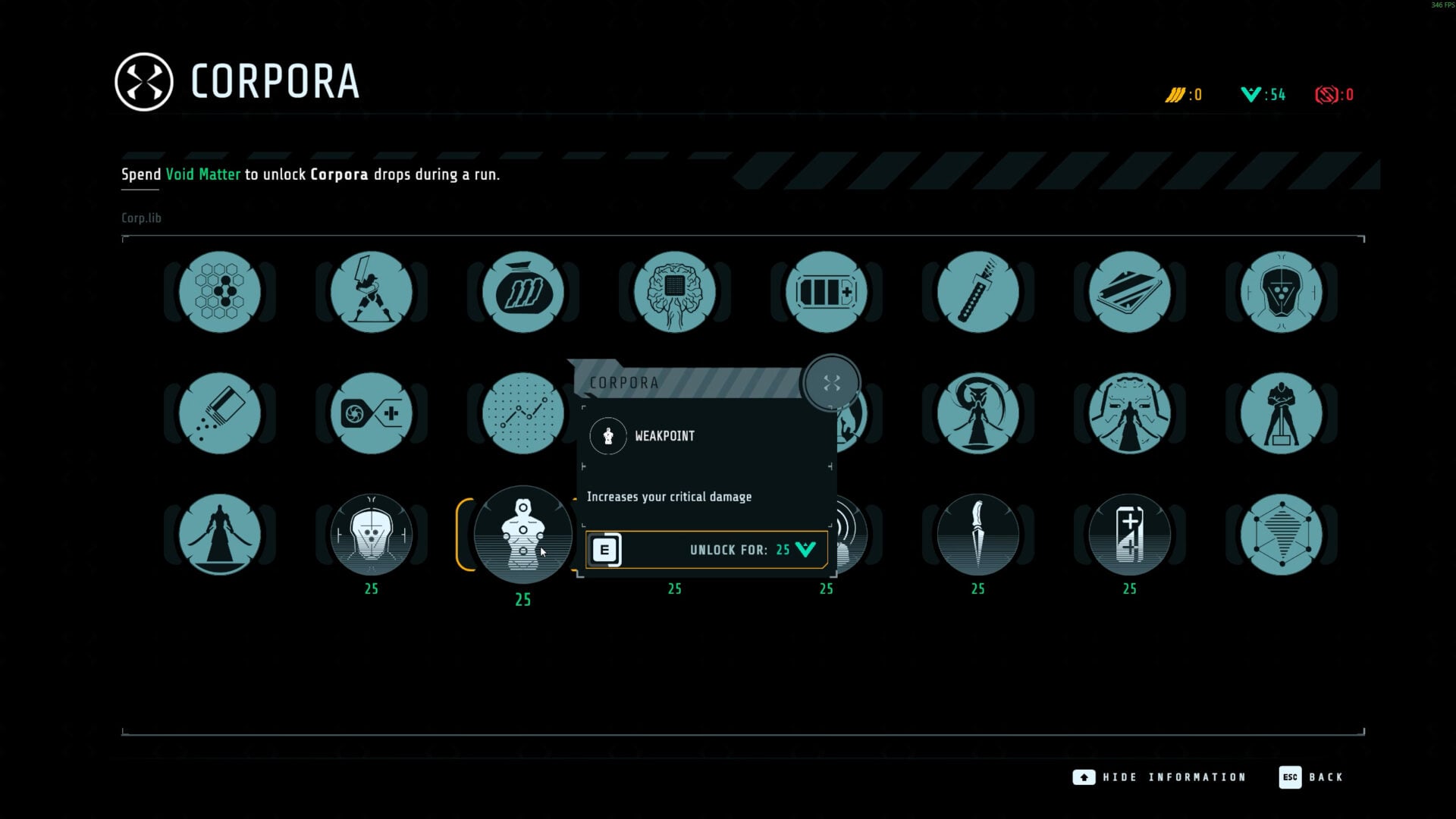Select the locked battery plus corpora
This screenshot has width=1456, height=819.
[x=1130, y=535]
